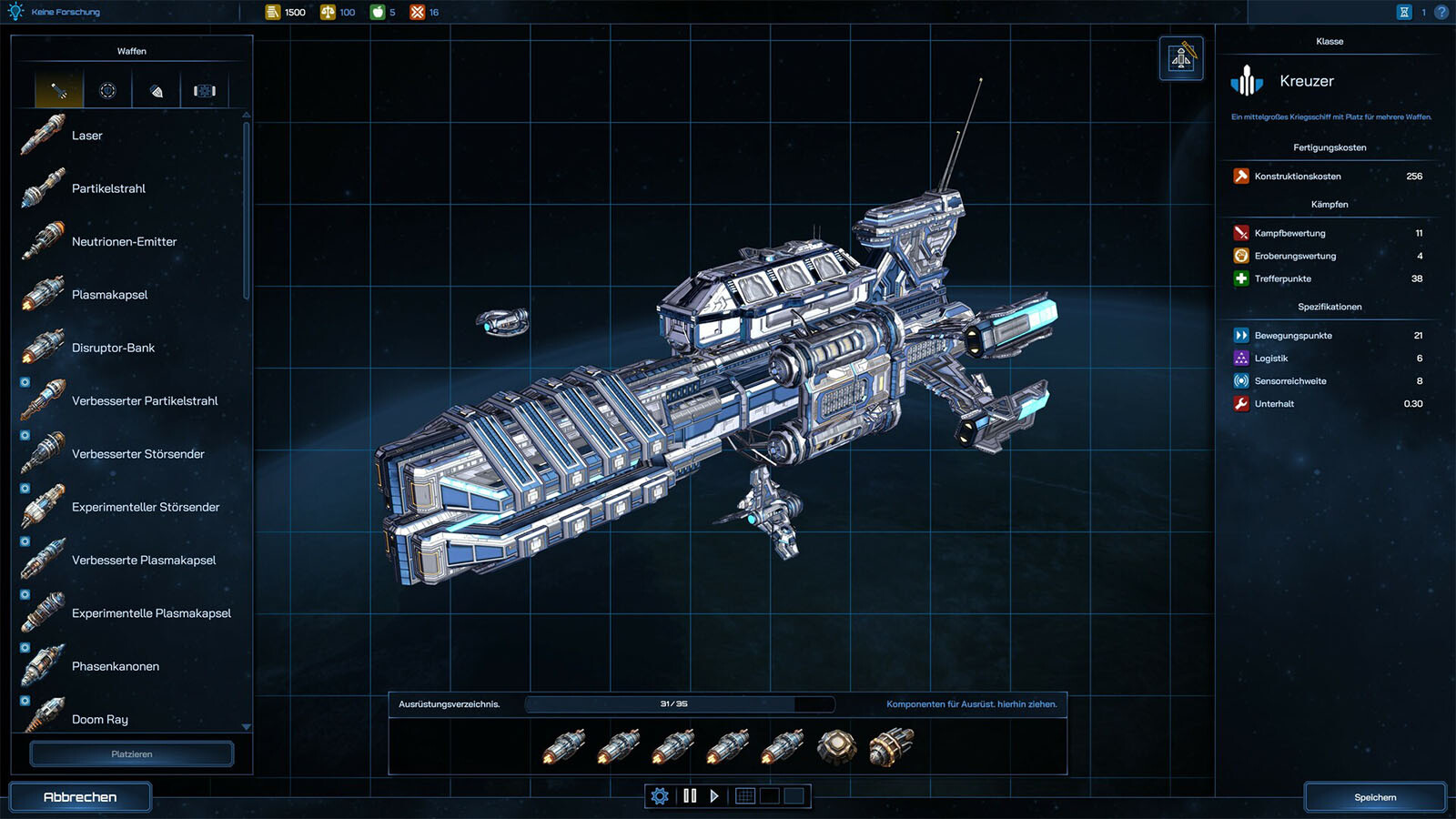The height and width of the screenshot is (819, 1456).
Task: Pause the ship animation
Action: pyautogui.click(x=690, y=796)
